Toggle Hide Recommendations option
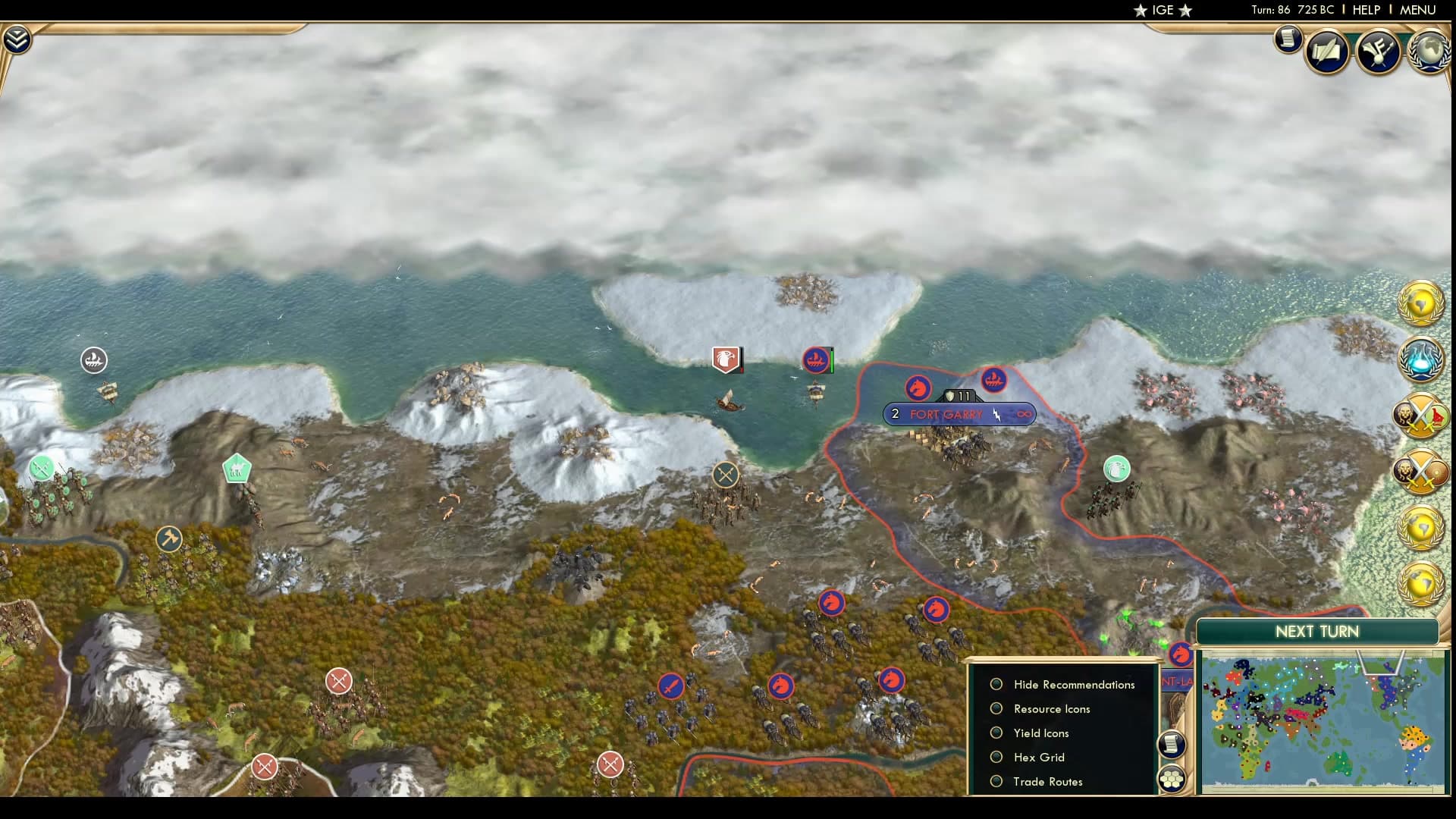Viewport: 1456px width, 819px height. click(996, 684)
